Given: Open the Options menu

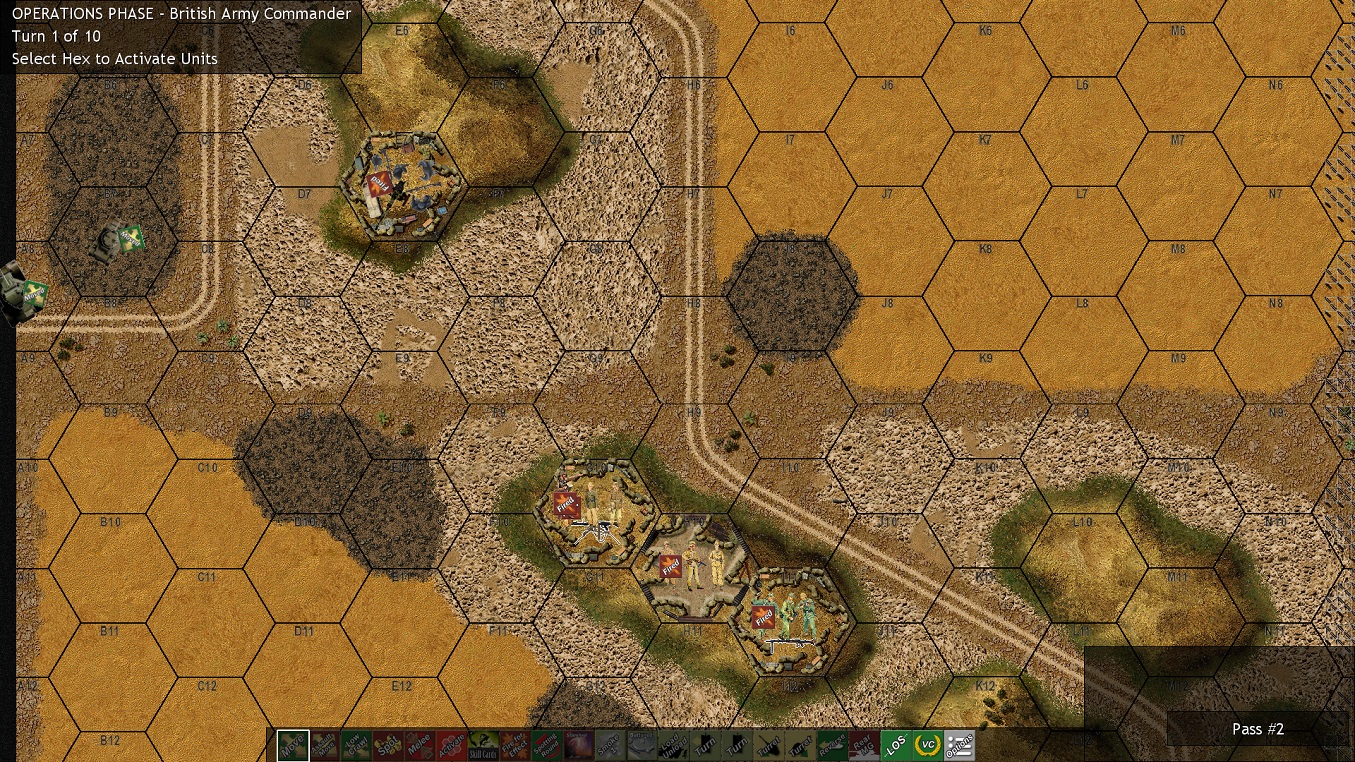Looking at the screenshot, I should [959, 745].
